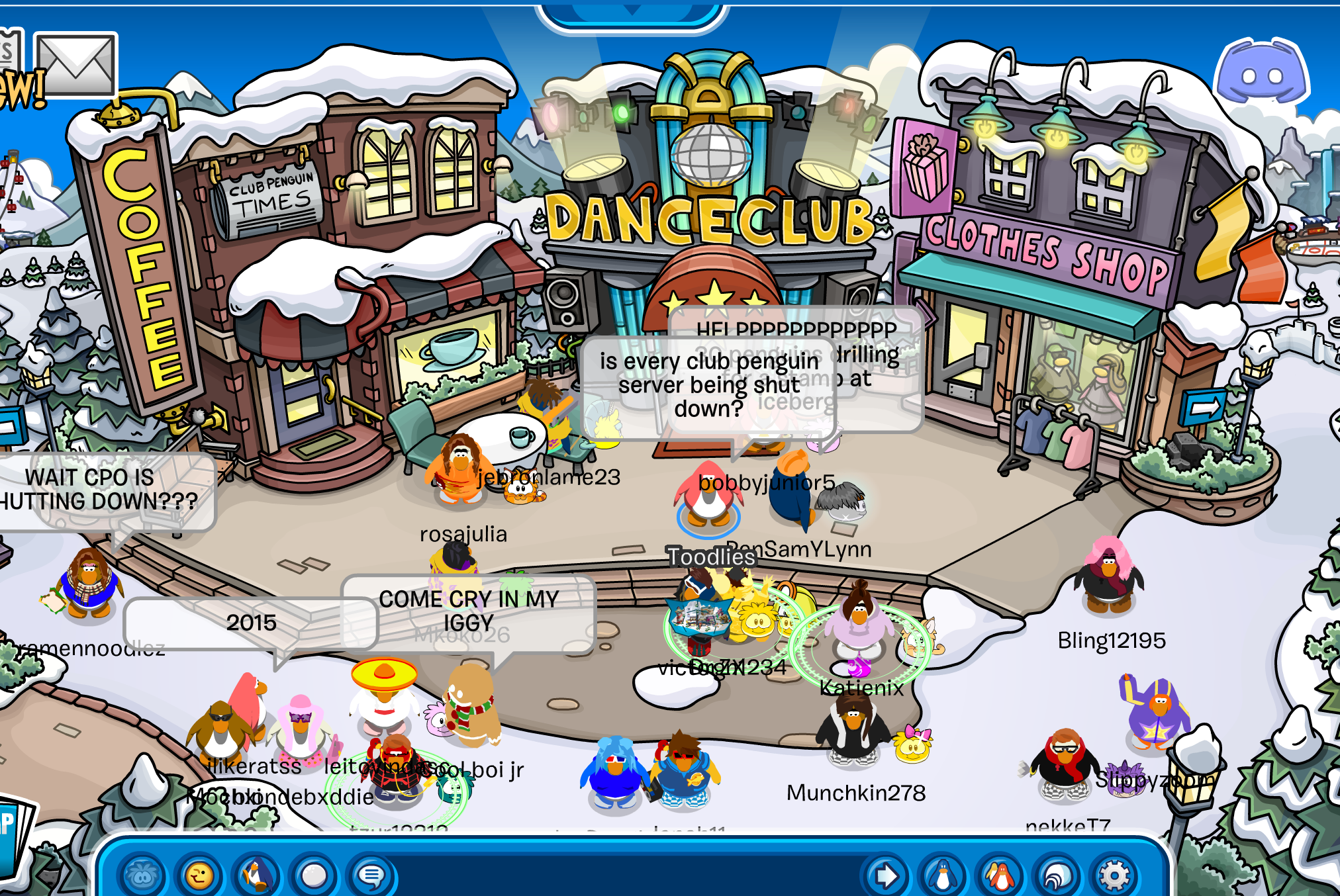Open the speech bubble quick-chat menu
This screenshot has width=1340, height=896.
pyautogui.click(x=371, y=876)
